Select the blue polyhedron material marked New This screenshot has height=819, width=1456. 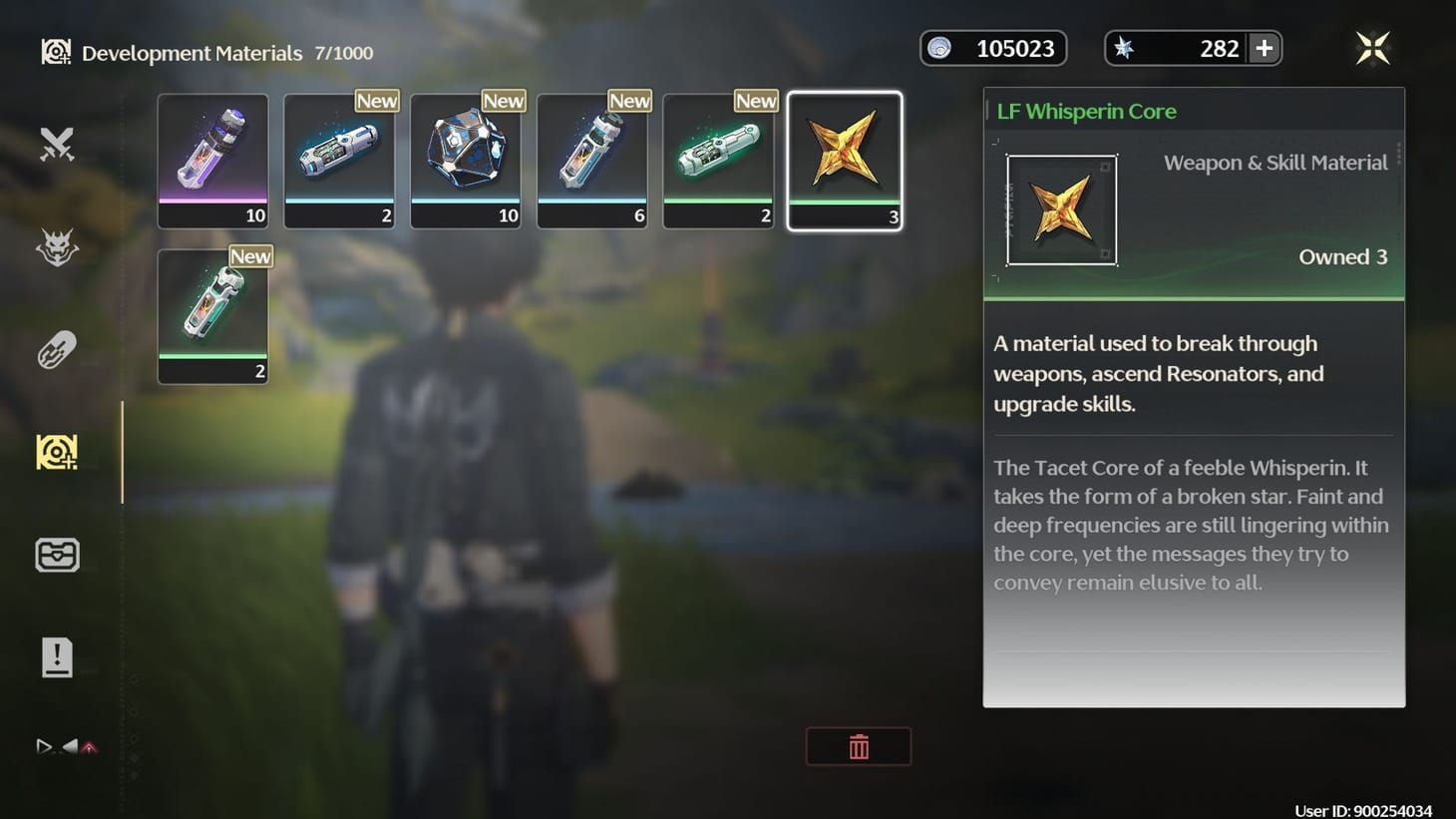(466, 160)
